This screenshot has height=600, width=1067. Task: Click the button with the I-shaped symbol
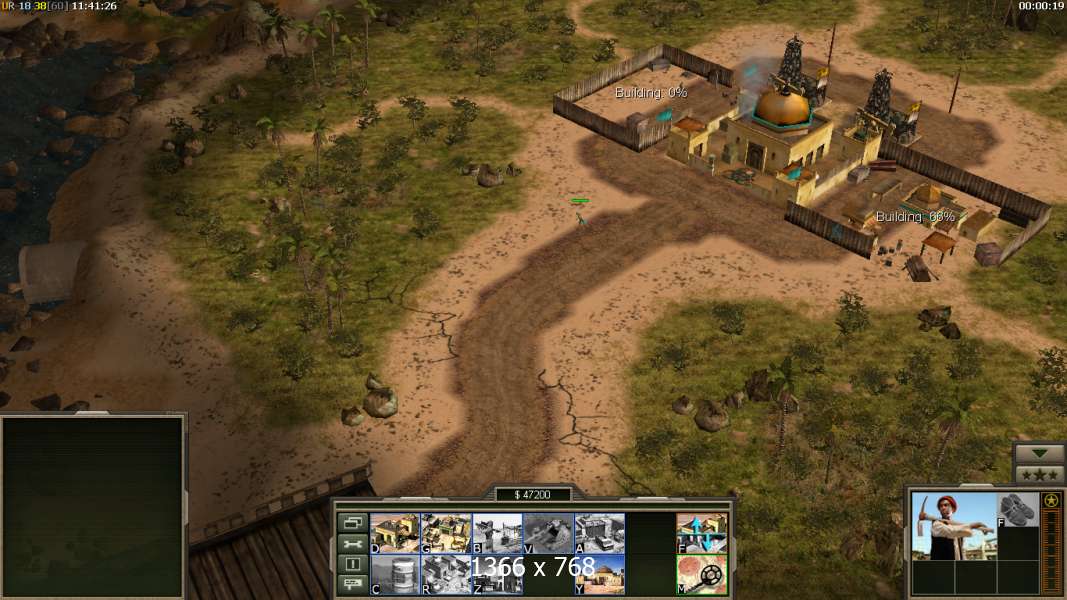(352, 565)
